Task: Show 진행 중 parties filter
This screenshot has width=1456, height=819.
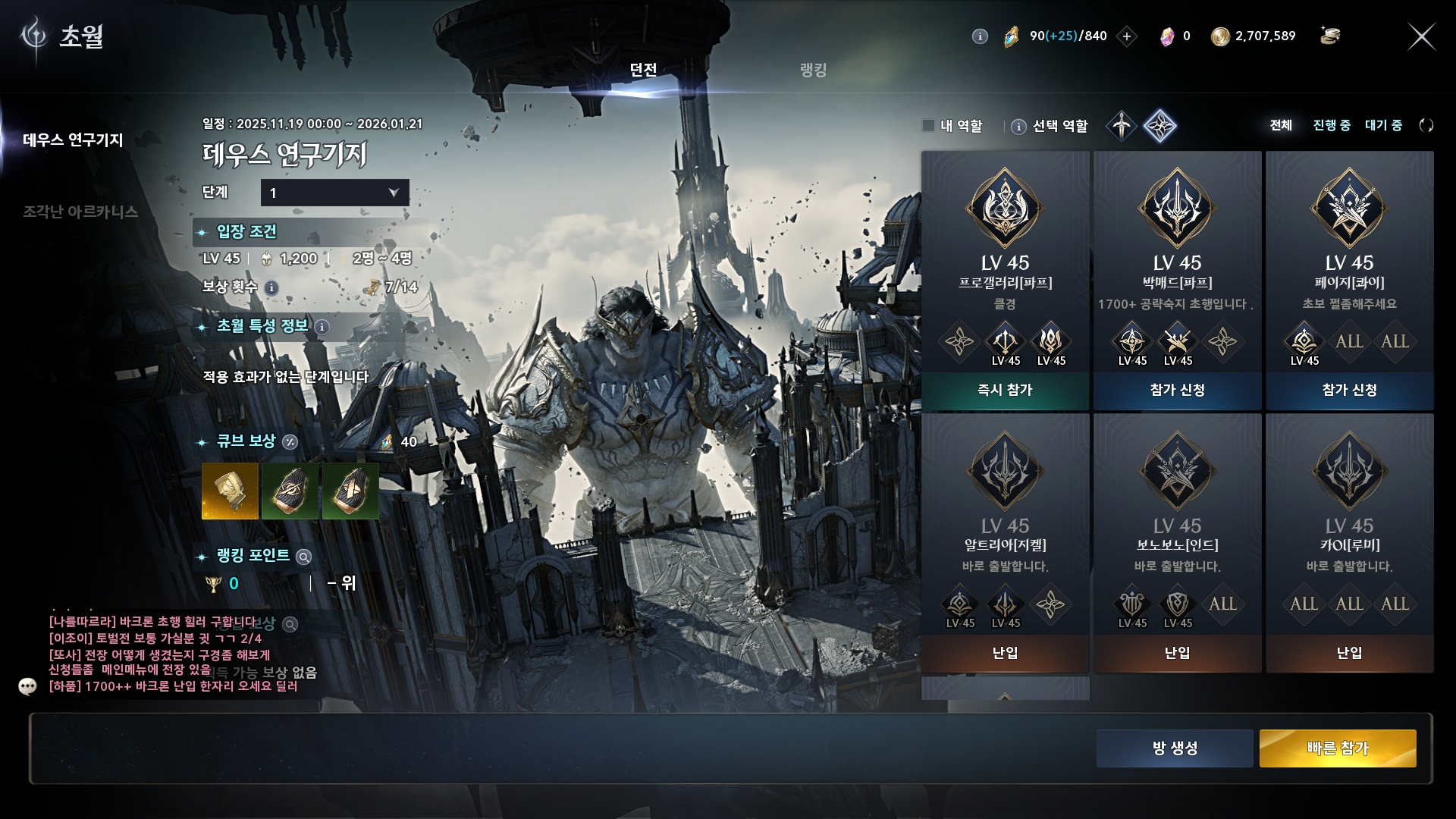Action: 1332,125
